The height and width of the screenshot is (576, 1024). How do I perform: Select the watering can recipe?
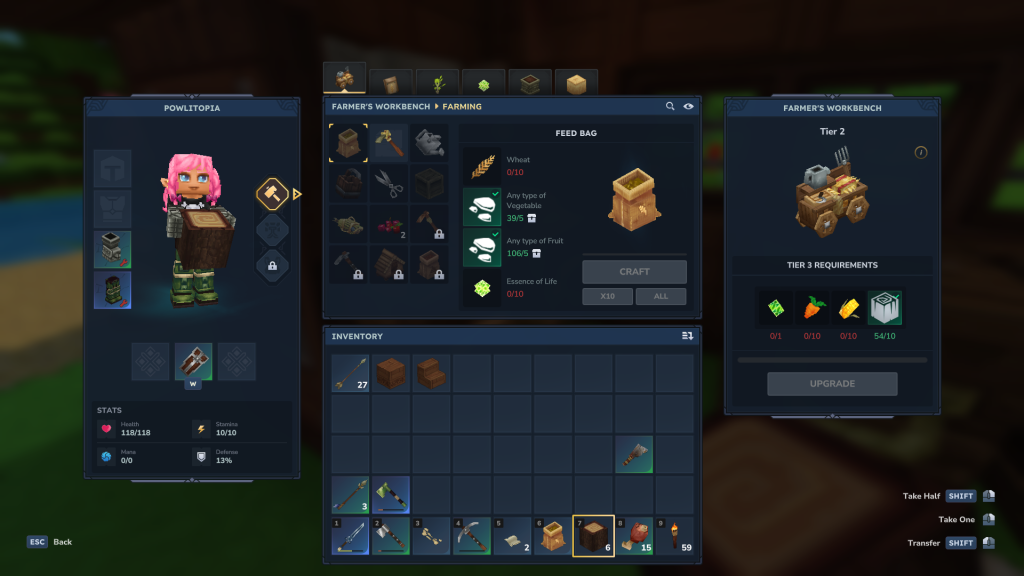pos(429,143)
